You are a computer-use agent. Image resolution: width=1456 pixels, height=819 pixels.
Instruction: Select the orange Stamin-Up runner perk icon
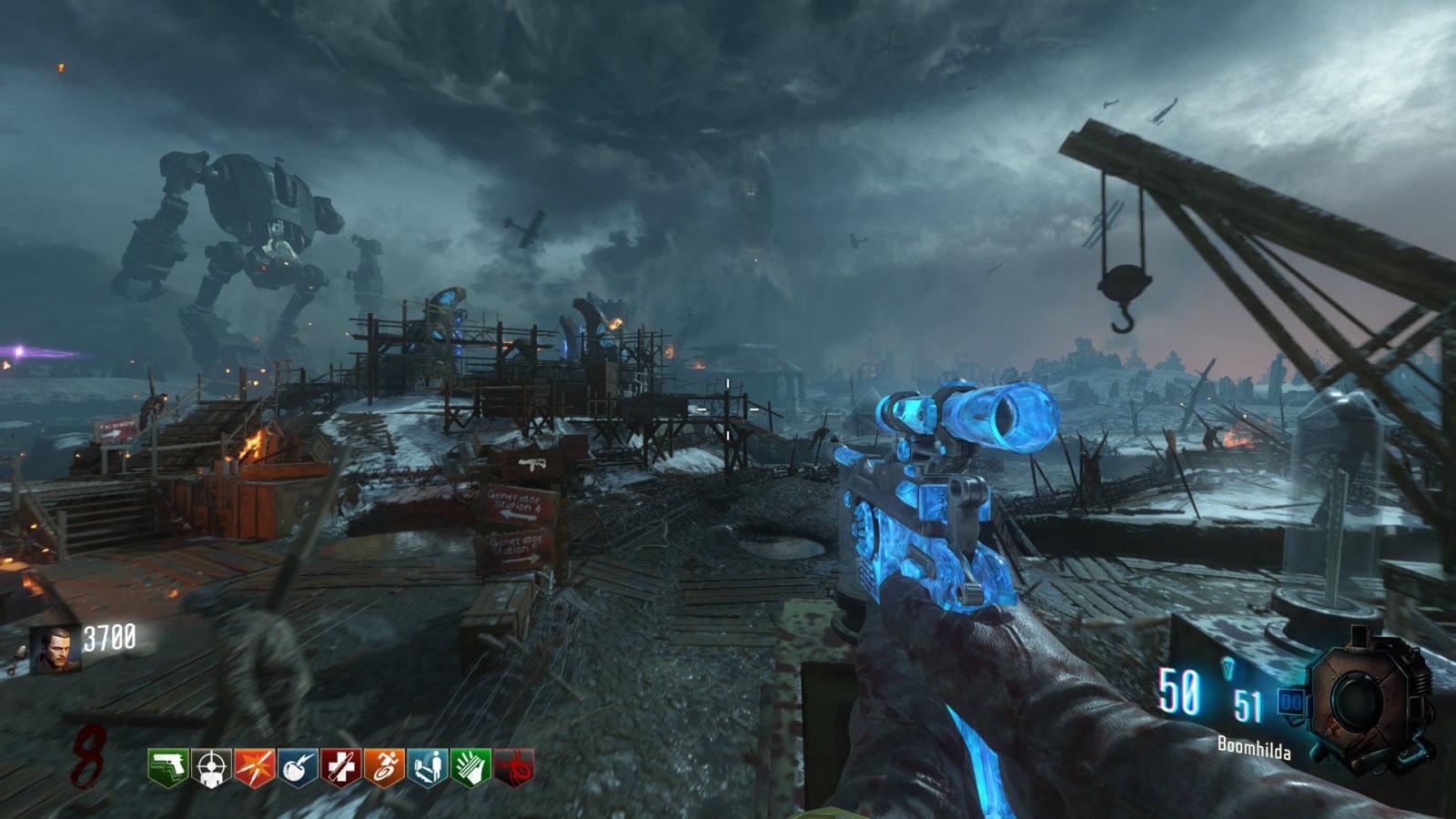(x=384, y=767)
